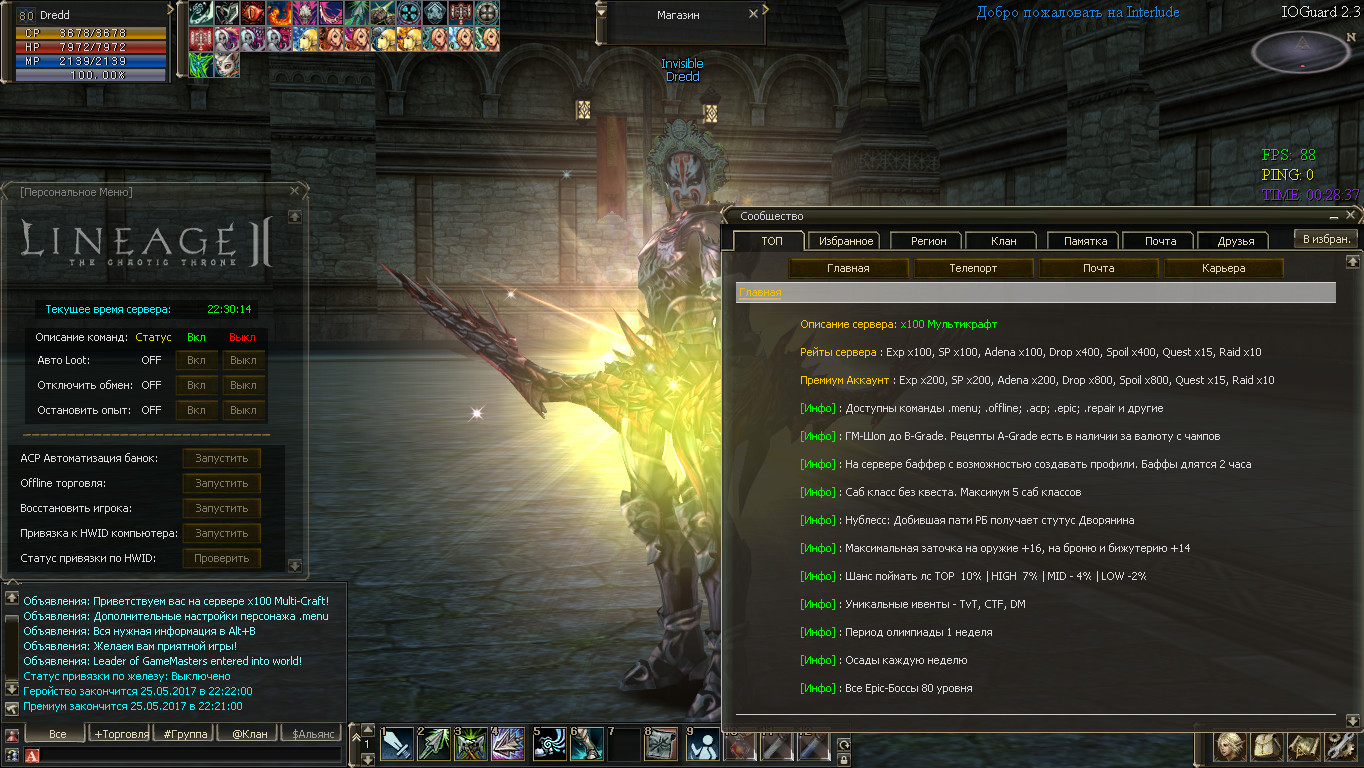Click the compass radar minimap
1364x768 pixels.
1300,50
